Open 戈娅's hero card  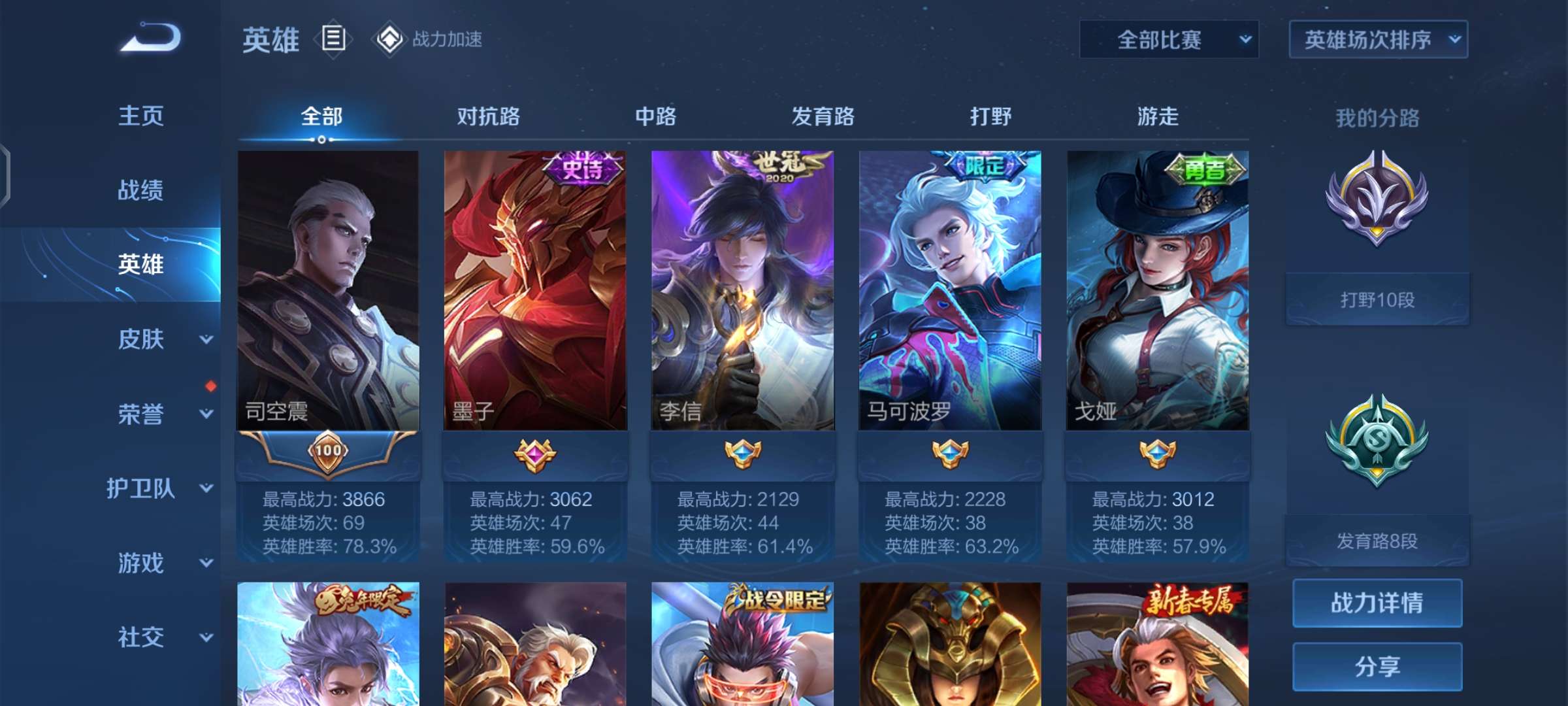click(x=1158, y=294)
